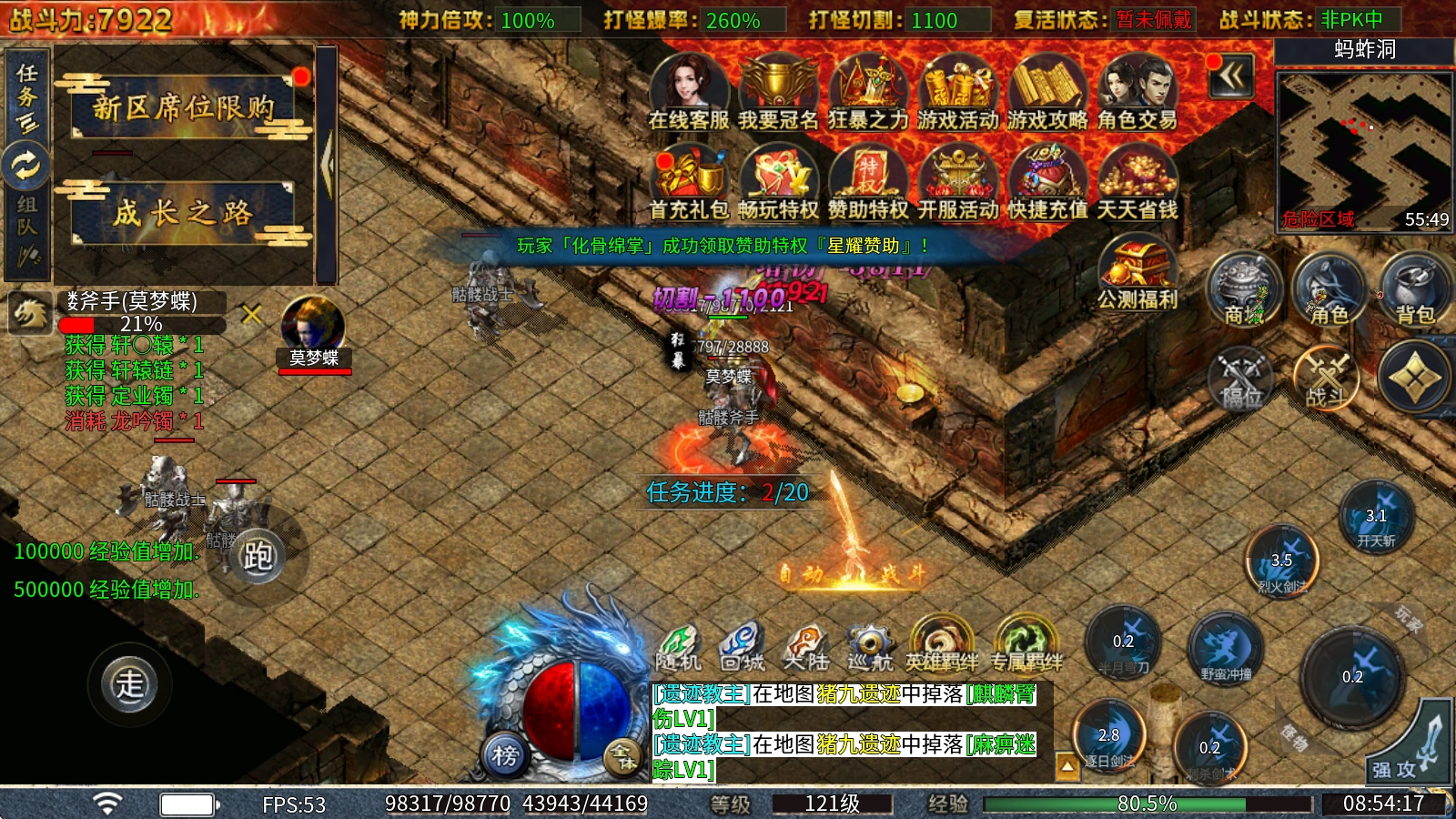Viewport: 1456px width, 819px height.
Task: Claim the 首充礼包 first-recharge gift
Action: (x=689, y=182)
